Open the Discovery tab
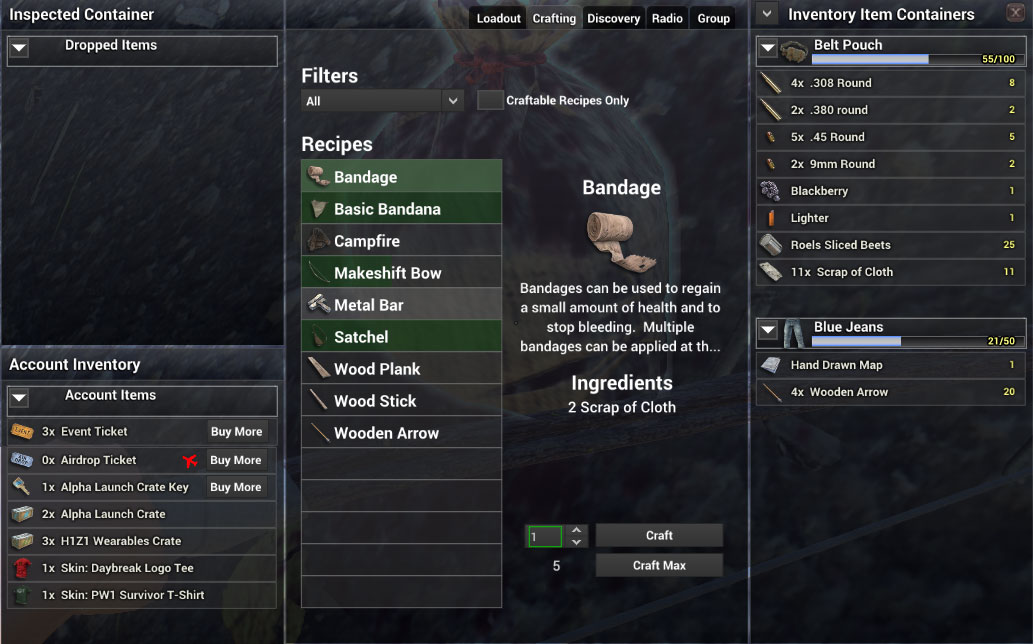 click(613, 19)
